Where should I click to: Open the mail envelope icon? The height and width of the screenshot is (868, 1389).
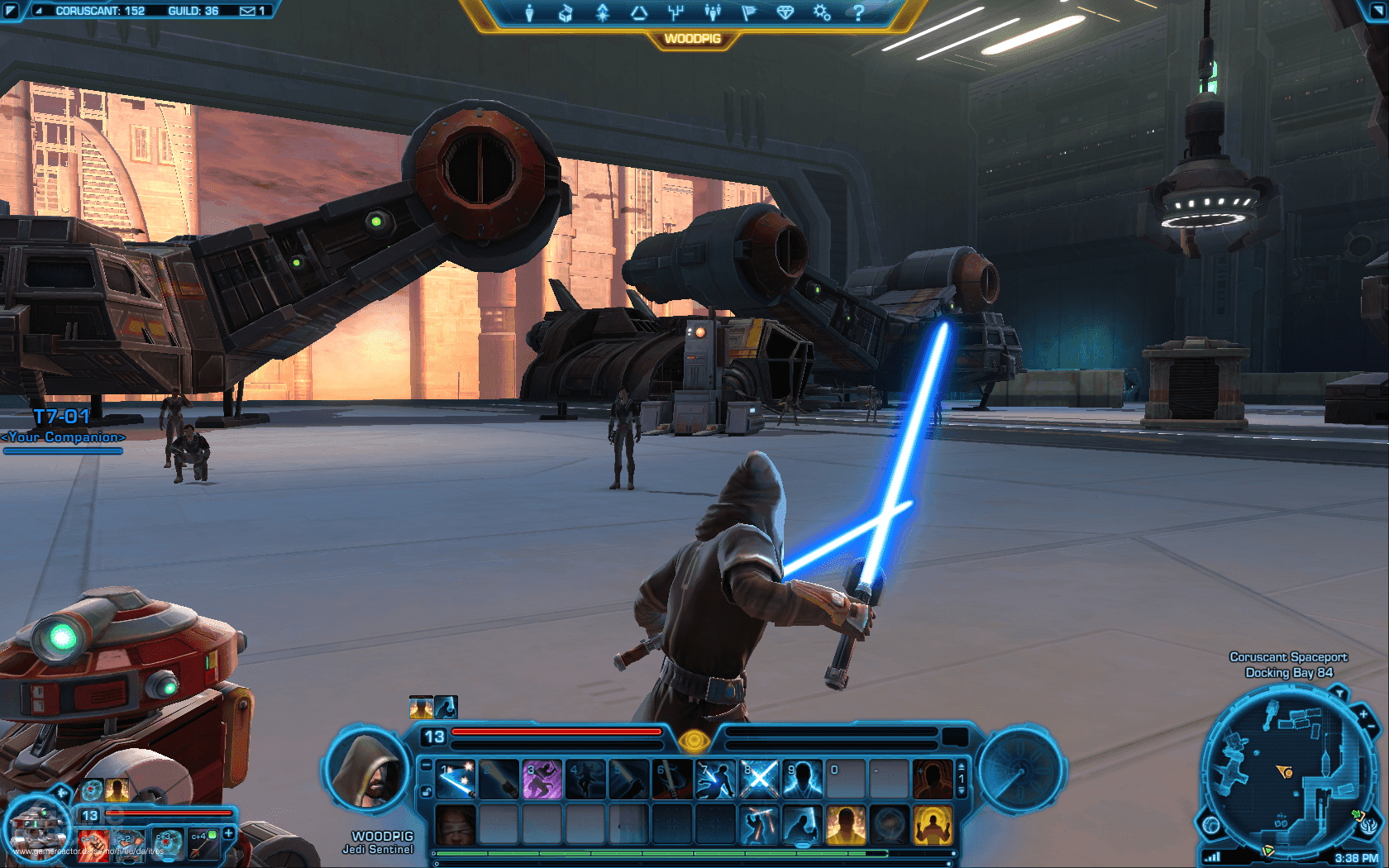tap(247, 11)
